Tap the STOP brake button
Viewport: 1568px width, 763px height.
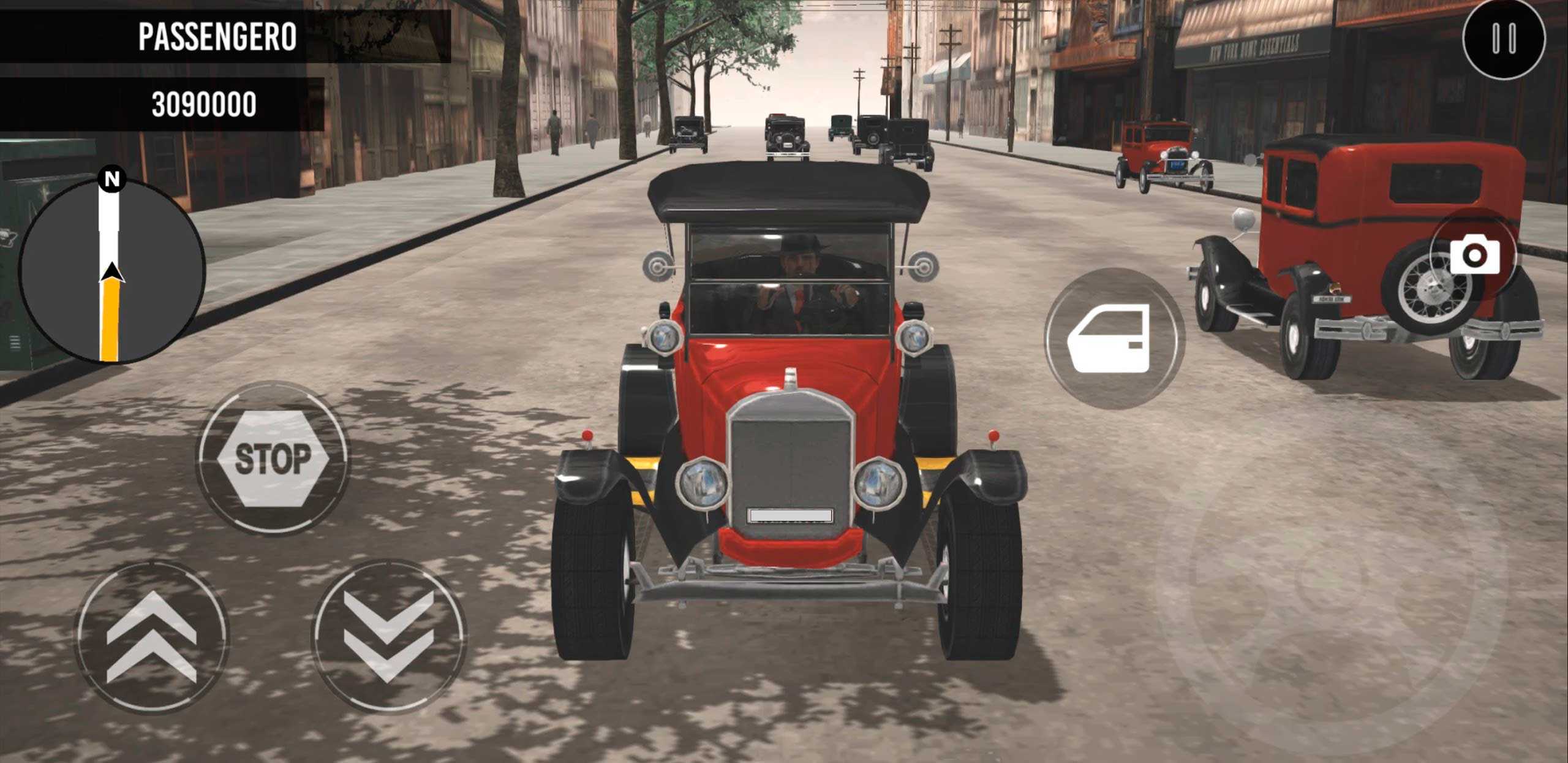point(273,458)
